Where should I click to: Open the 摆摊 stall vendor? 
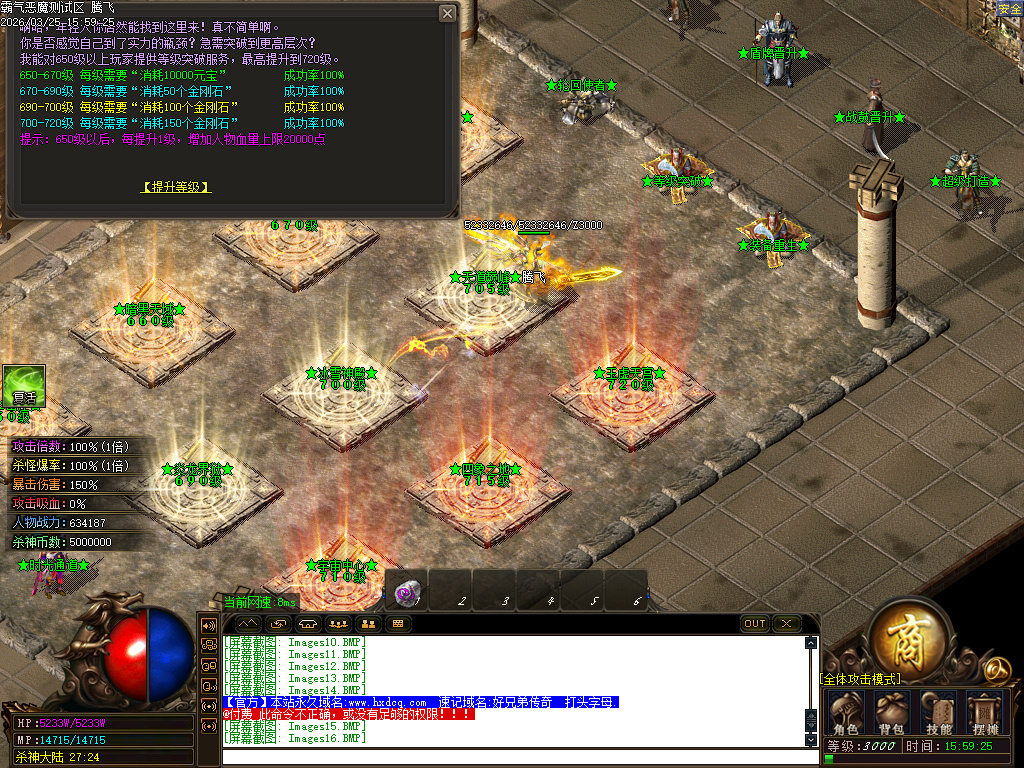coord(984,713)
